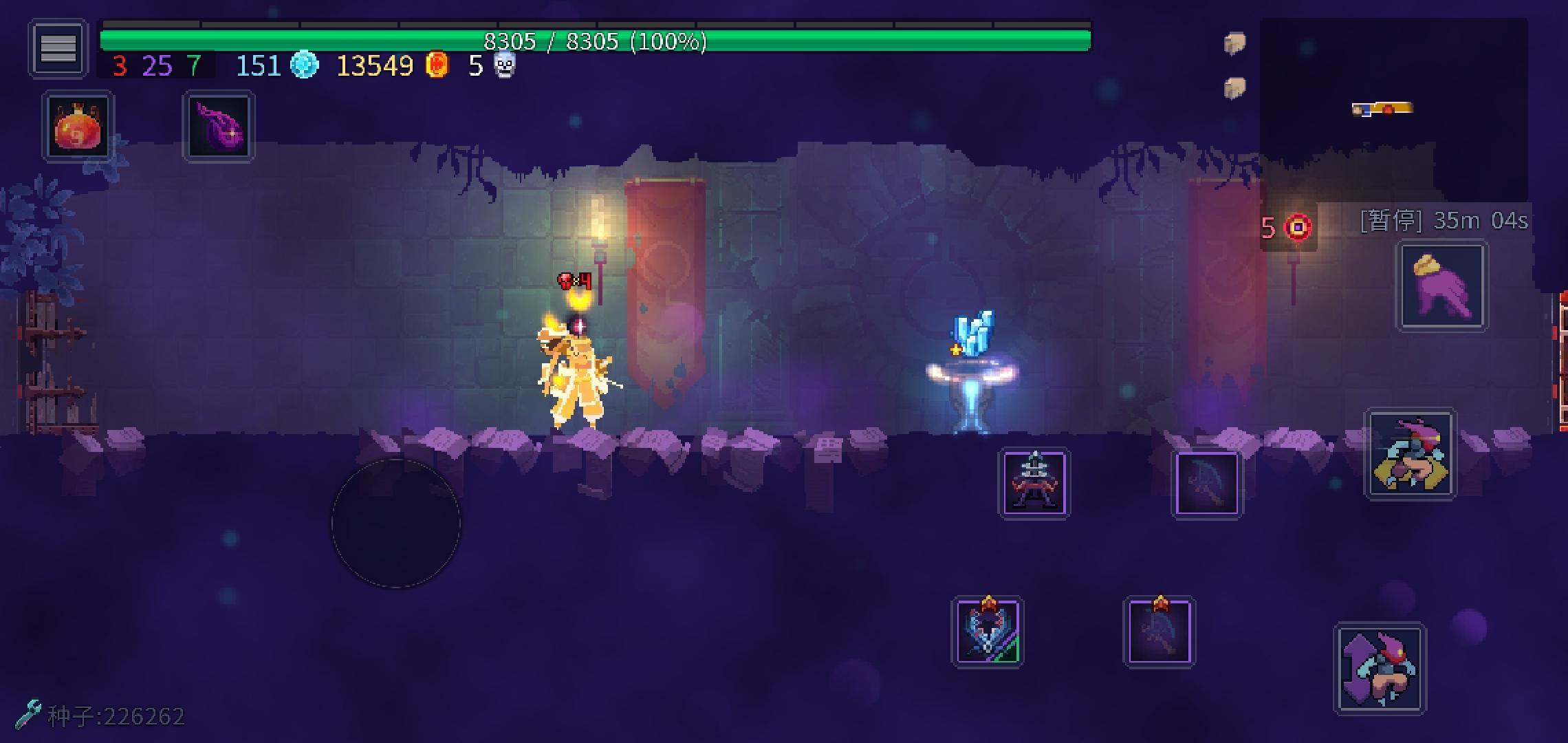Screen dimensions: 1568x743
Task: Tap the jump button with up arrow
Action: pyautogui.click(x=1380, y=669)
